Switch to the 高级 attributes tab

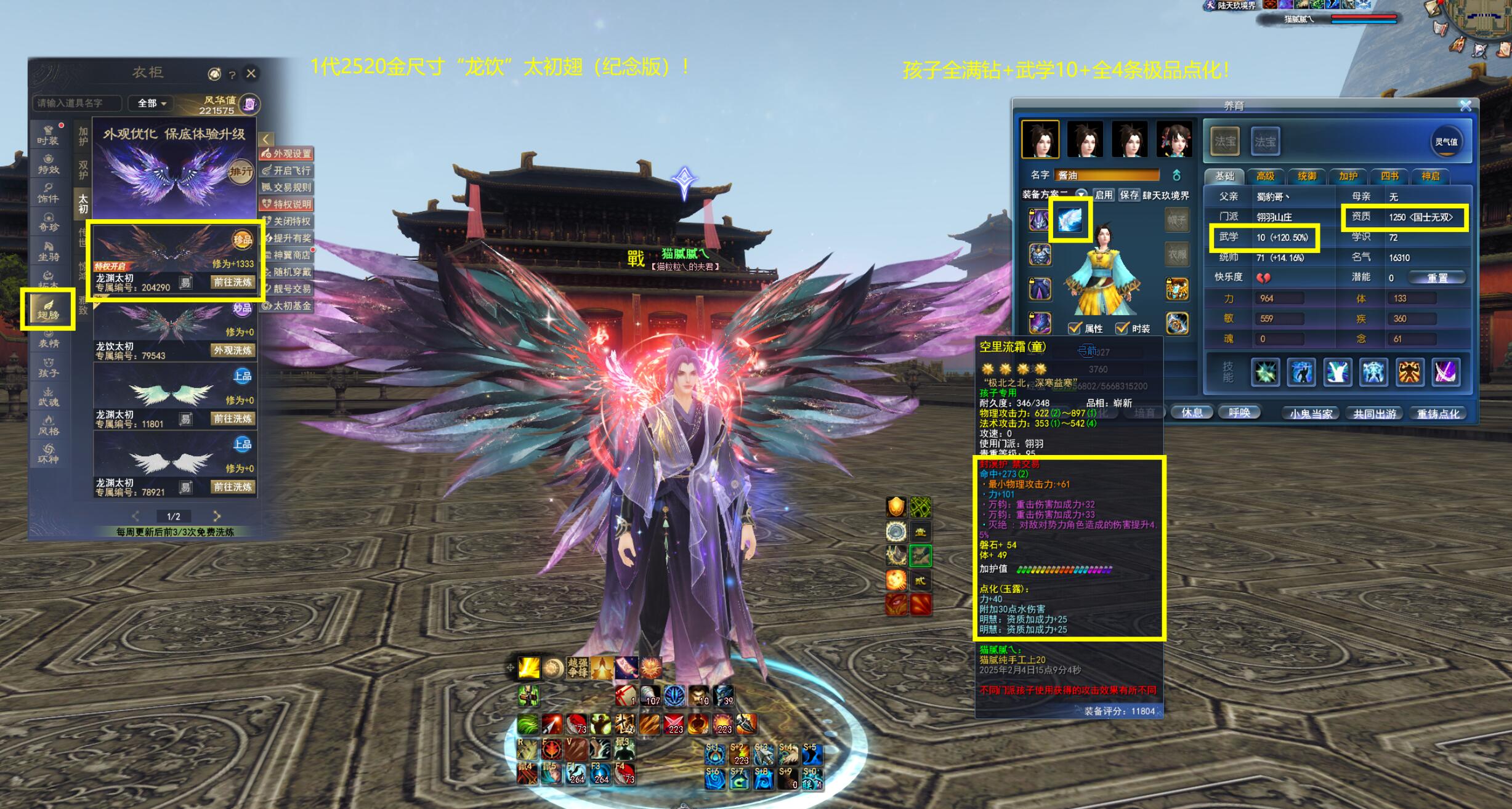[x=1266, y=177]
